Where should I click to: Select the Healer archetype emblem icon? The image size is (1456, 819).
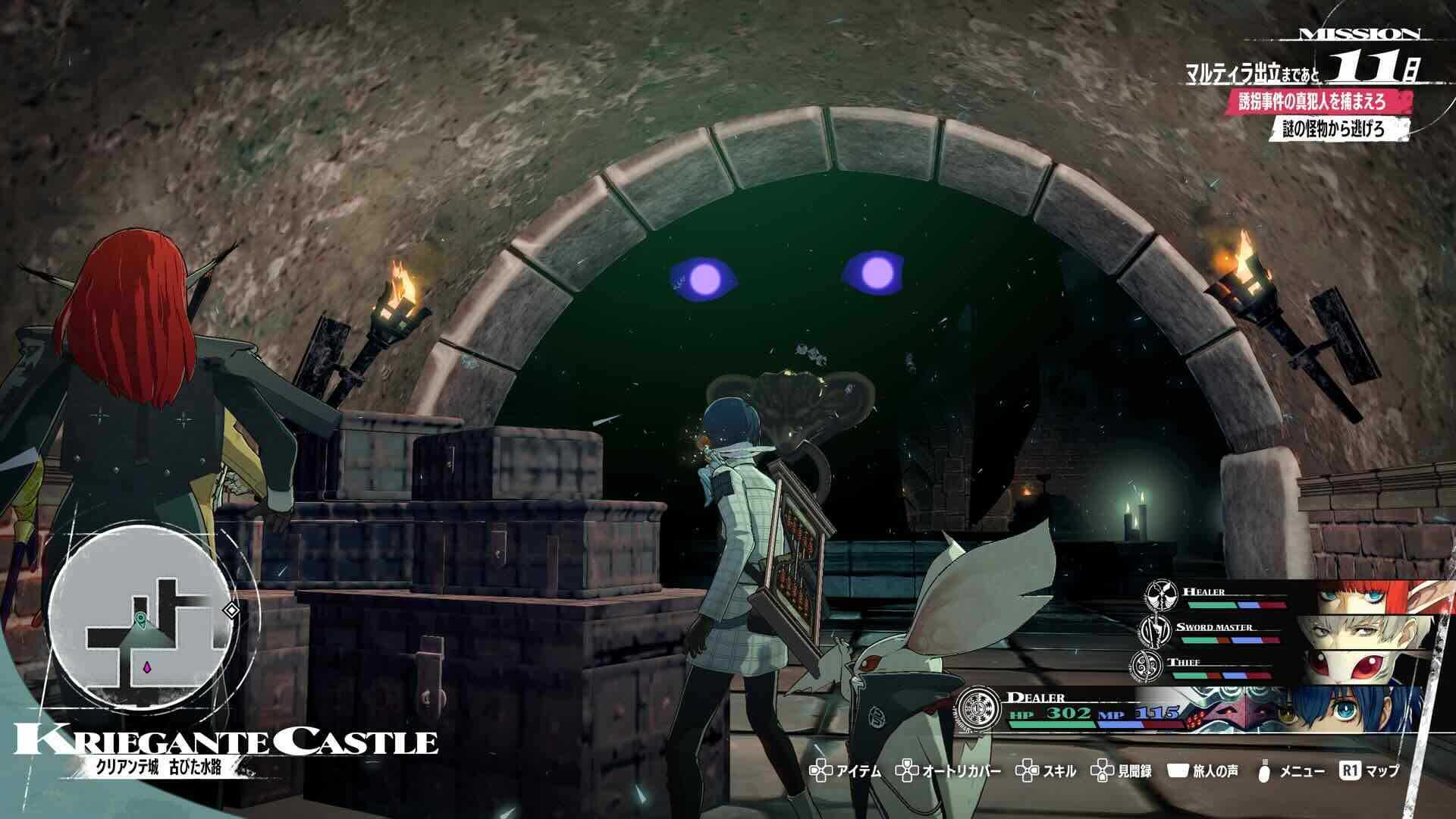coord(1160,597)
